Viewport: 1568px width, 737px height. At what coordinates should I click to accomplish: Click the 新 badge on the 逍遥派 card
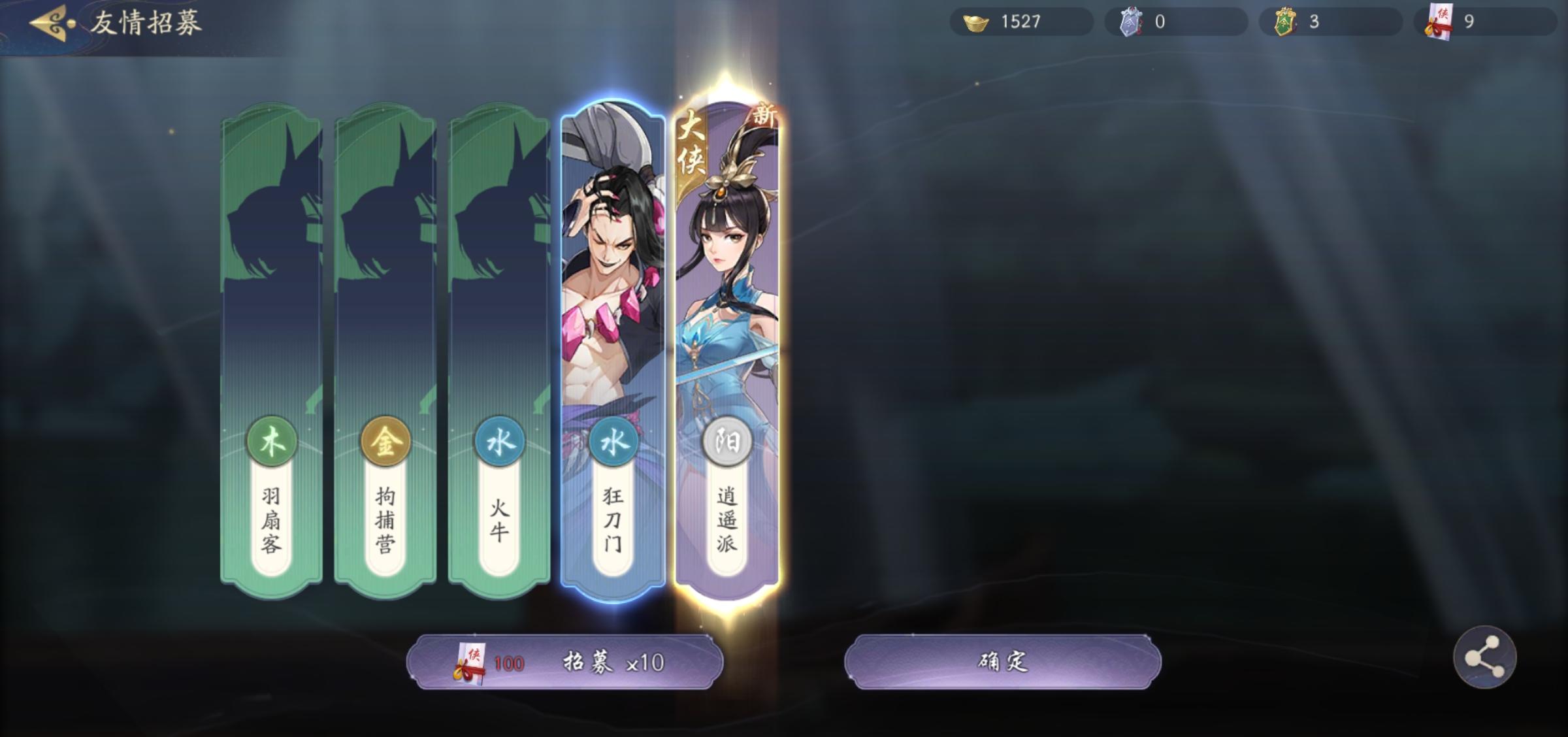[x=765, y=116]
